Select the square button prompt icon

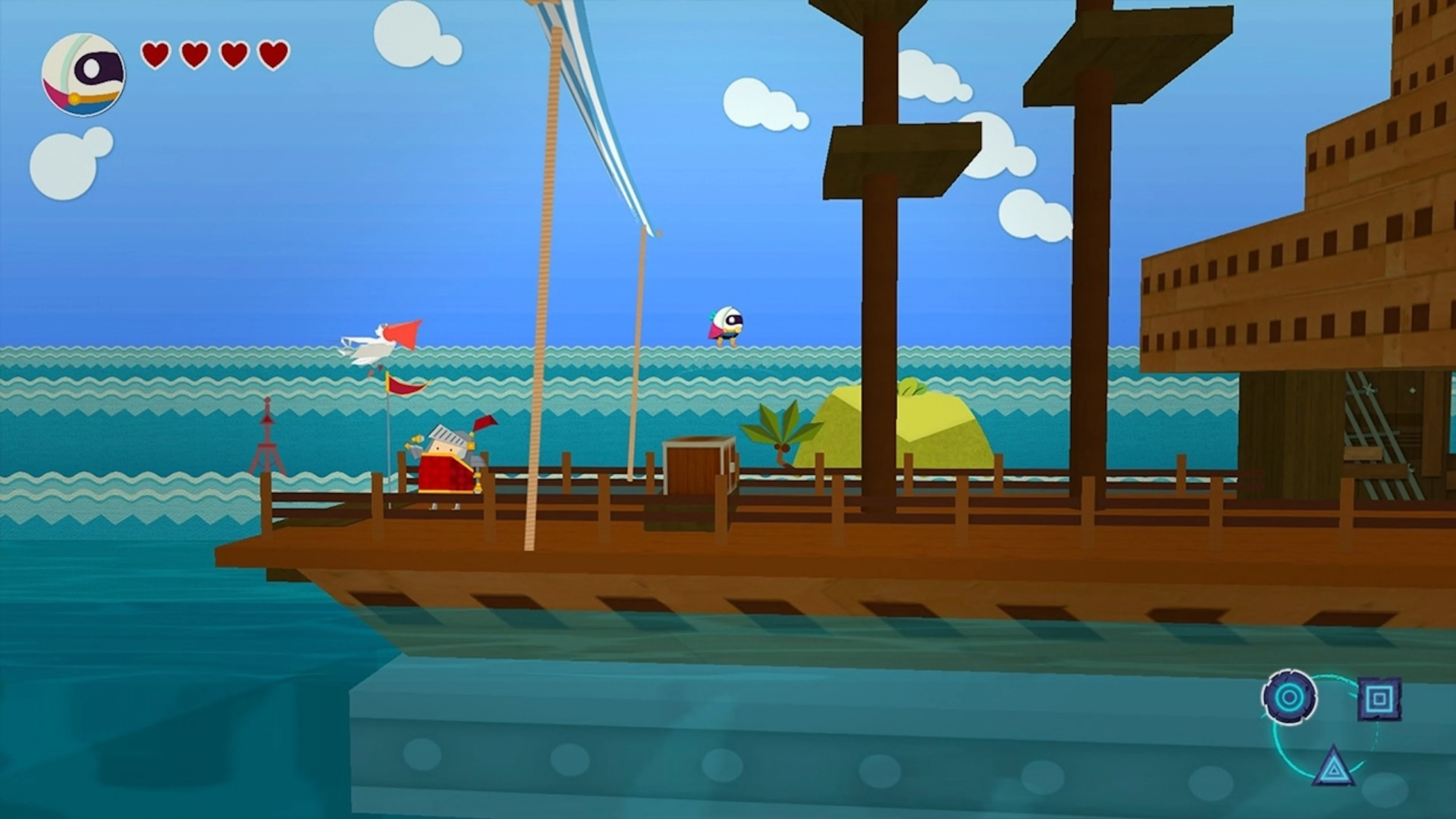1379,699
